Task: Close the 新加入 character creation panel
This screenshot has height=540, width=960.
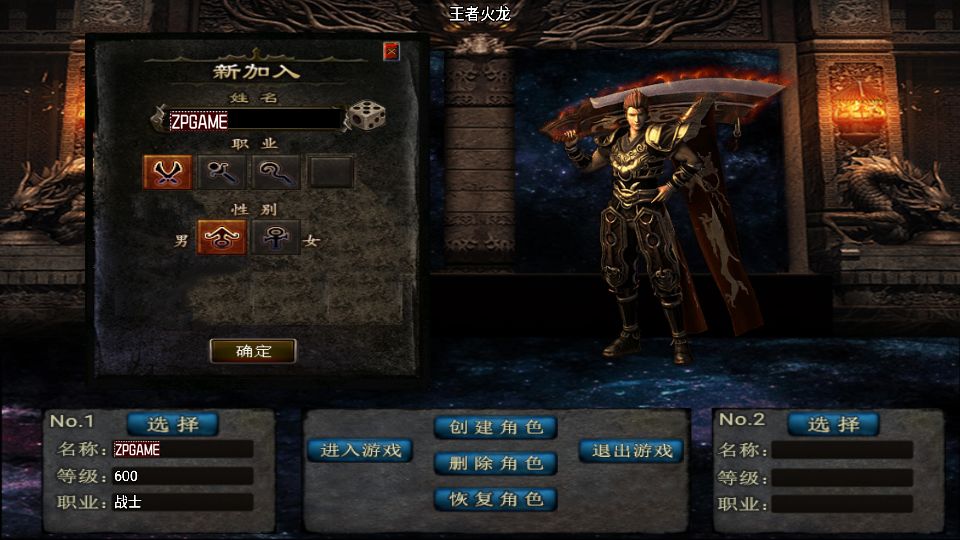Action: tap(391, 51)
